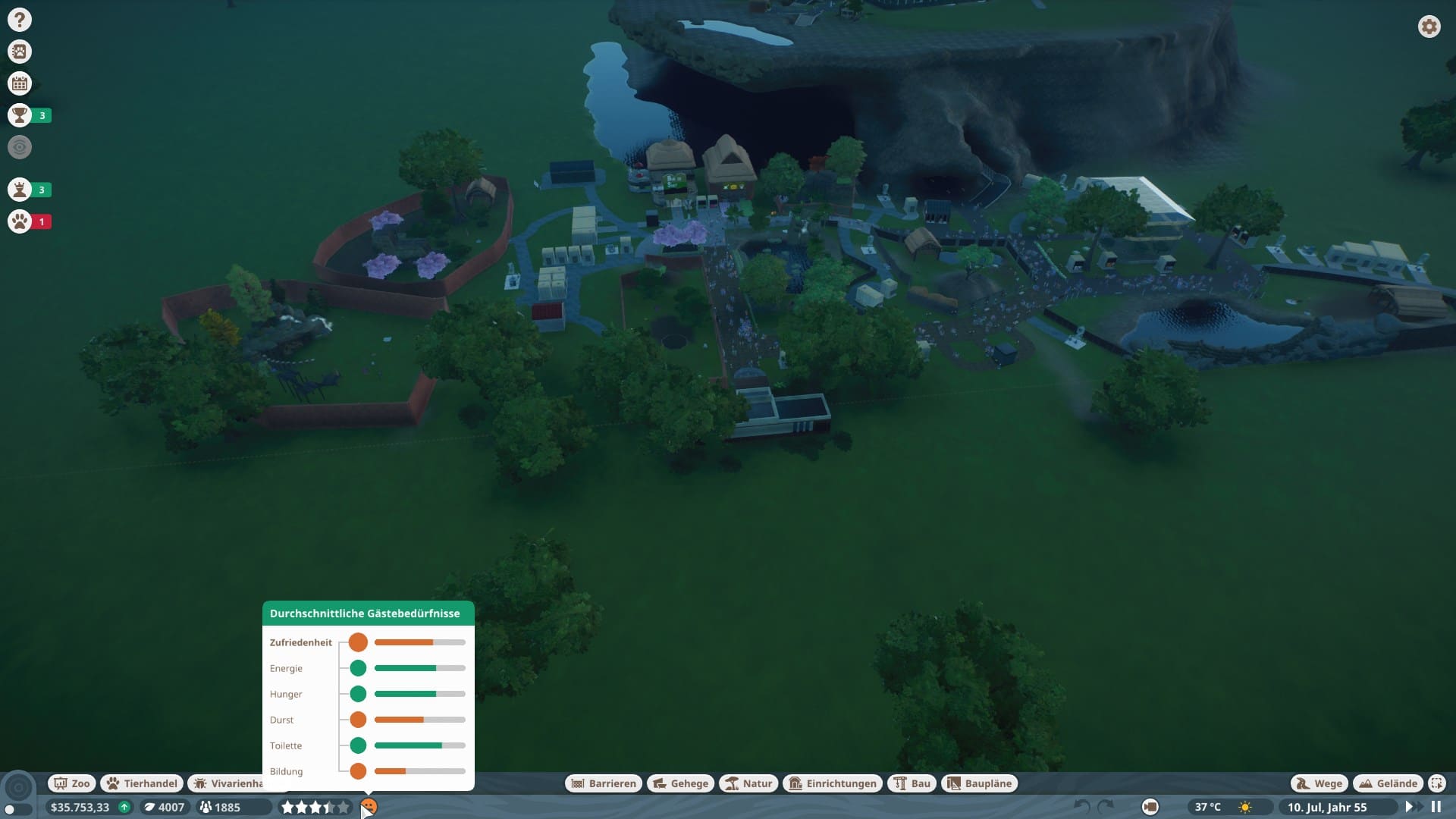Open the Gelände terrain tools
1456x819 pixels.
[1389, 783]
